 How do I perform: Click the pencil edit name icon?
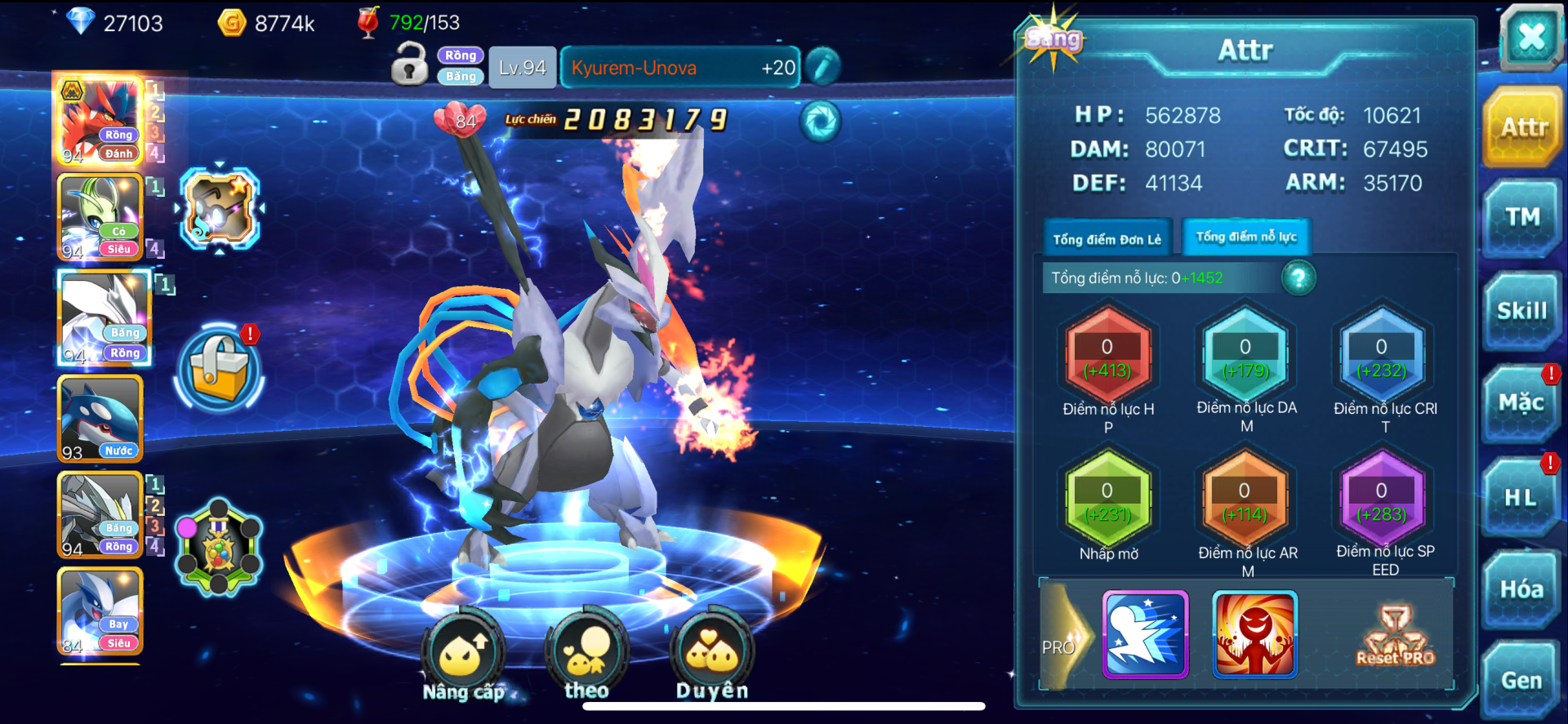coord(823,67)
